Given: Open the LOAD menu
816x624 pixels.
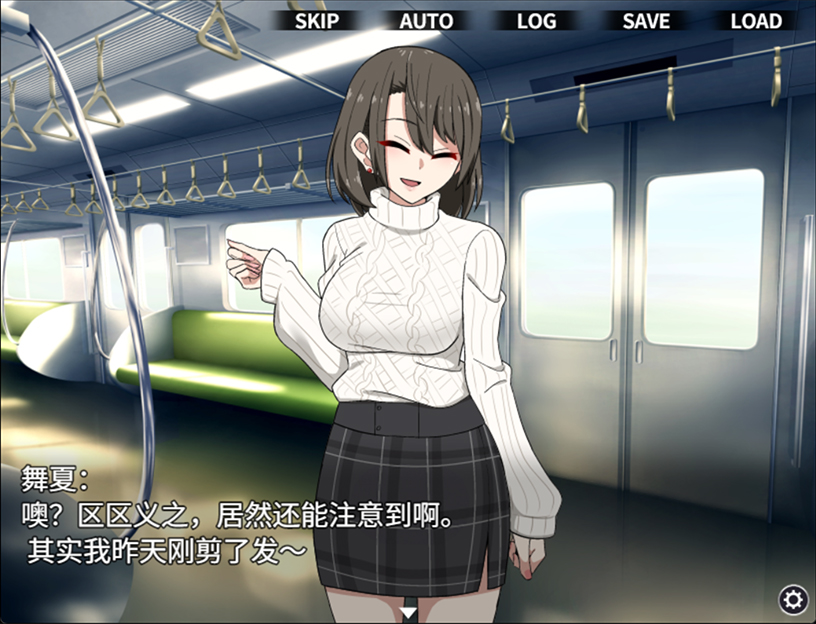Looking at the screenshot, I should [x=756, y=21].
